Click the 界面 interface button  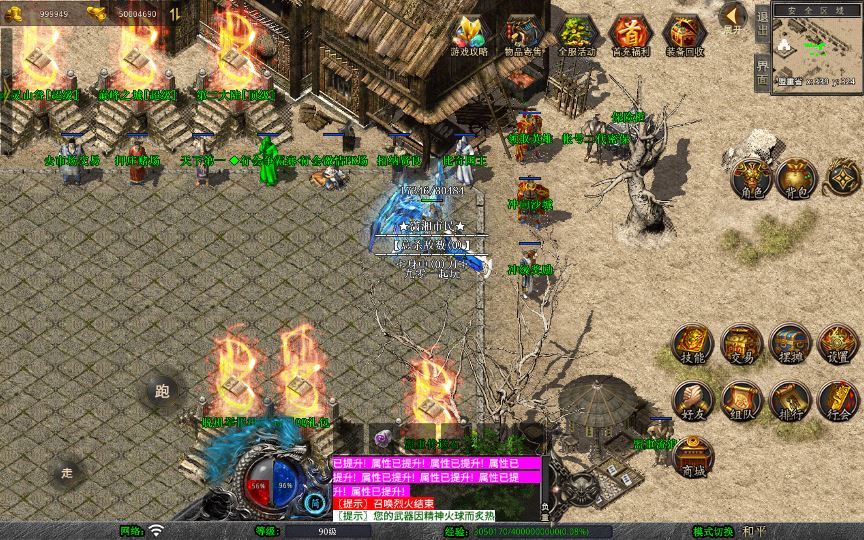point(762,72)
